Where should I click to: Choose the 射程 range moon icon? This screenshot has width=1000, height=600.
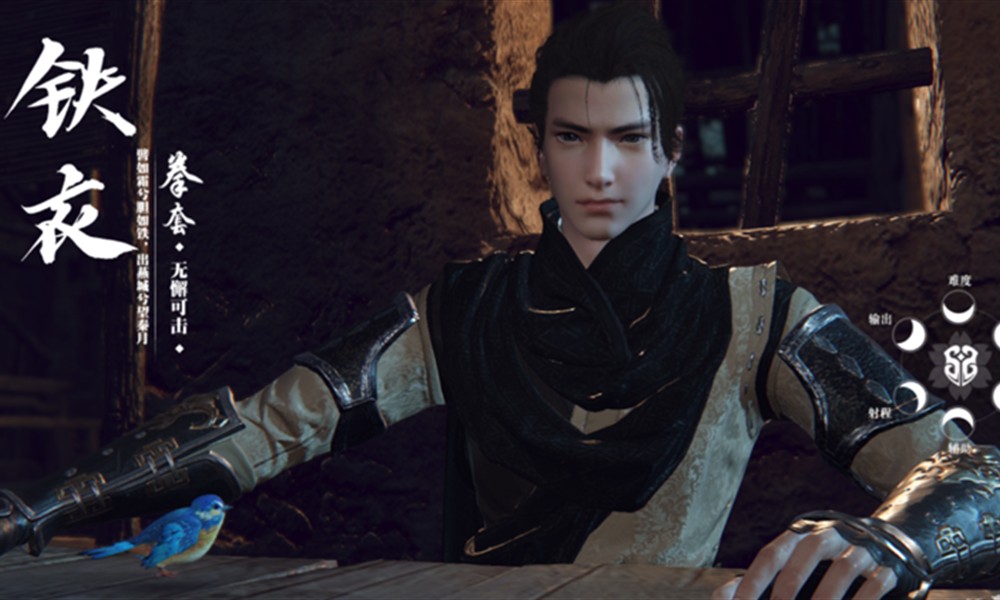click(910, 397)
